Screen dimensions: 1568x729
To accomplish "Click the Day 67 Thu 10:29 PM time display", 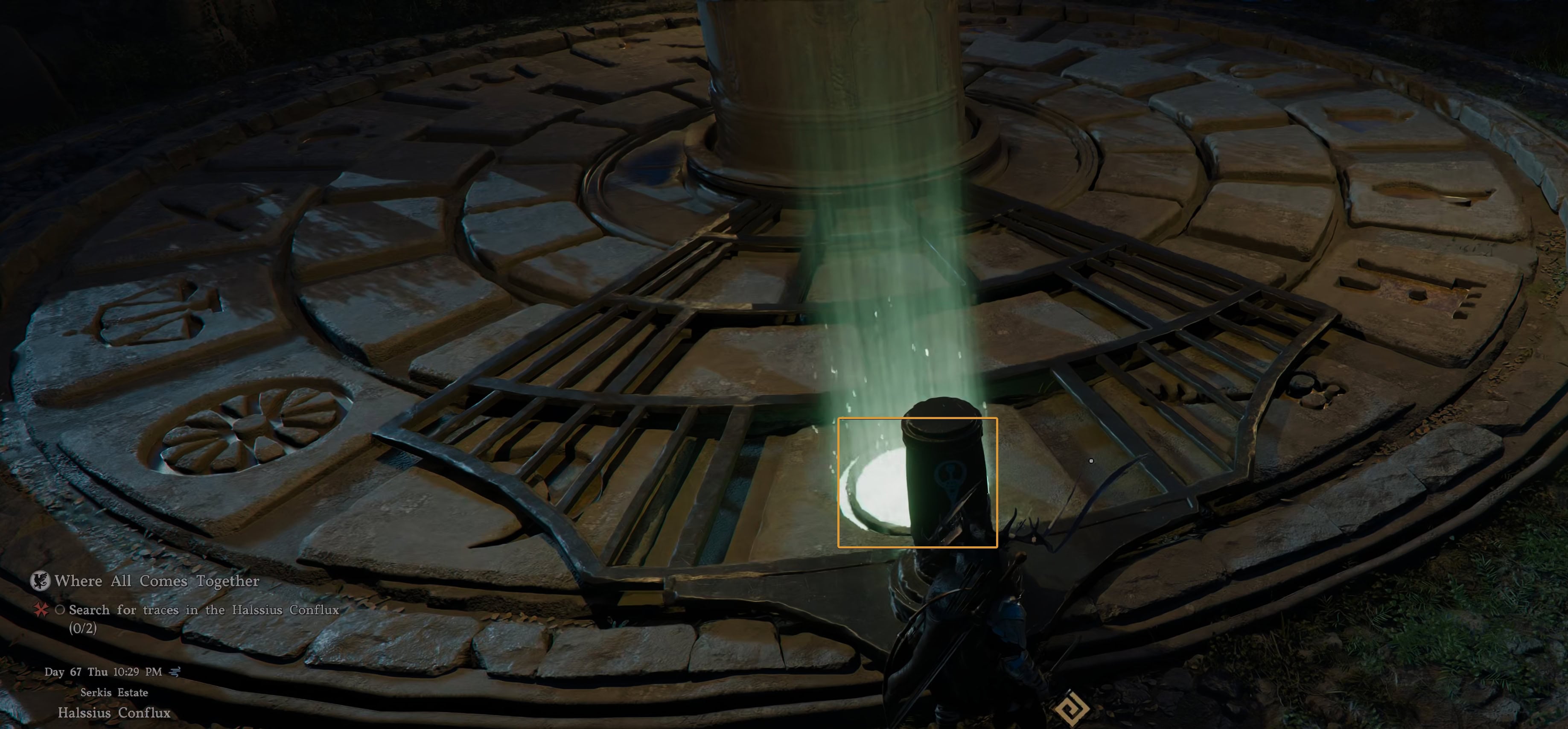I will pyautogui.click(x=103, y=671).
